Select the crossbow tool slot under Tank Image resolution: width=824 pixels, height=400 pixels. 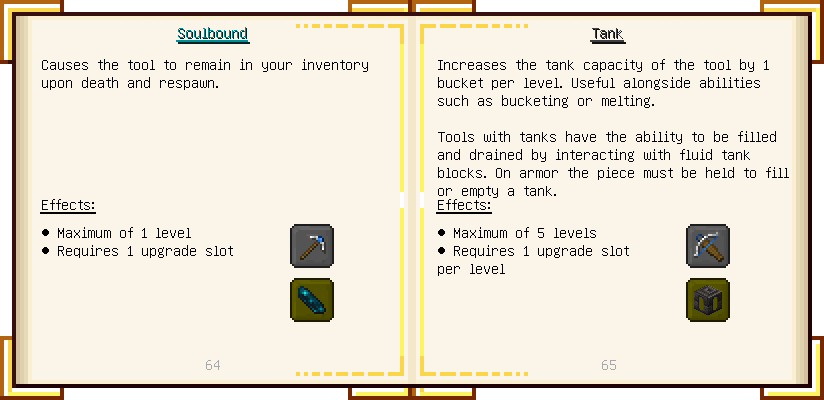pyautogui.click(x=707, y=246)
